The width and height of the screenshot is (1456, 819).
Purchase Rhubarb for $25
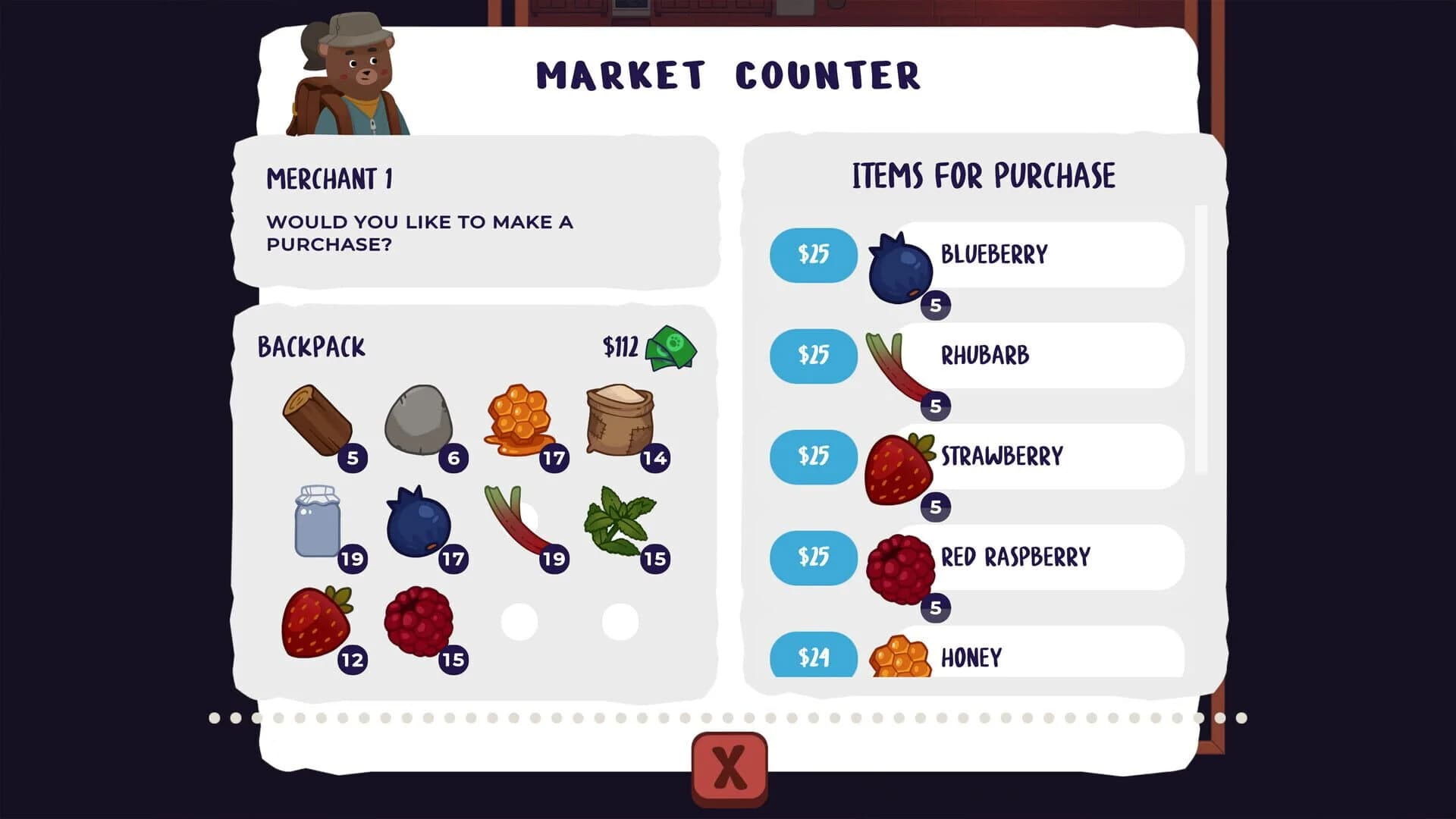click(814, 356)
